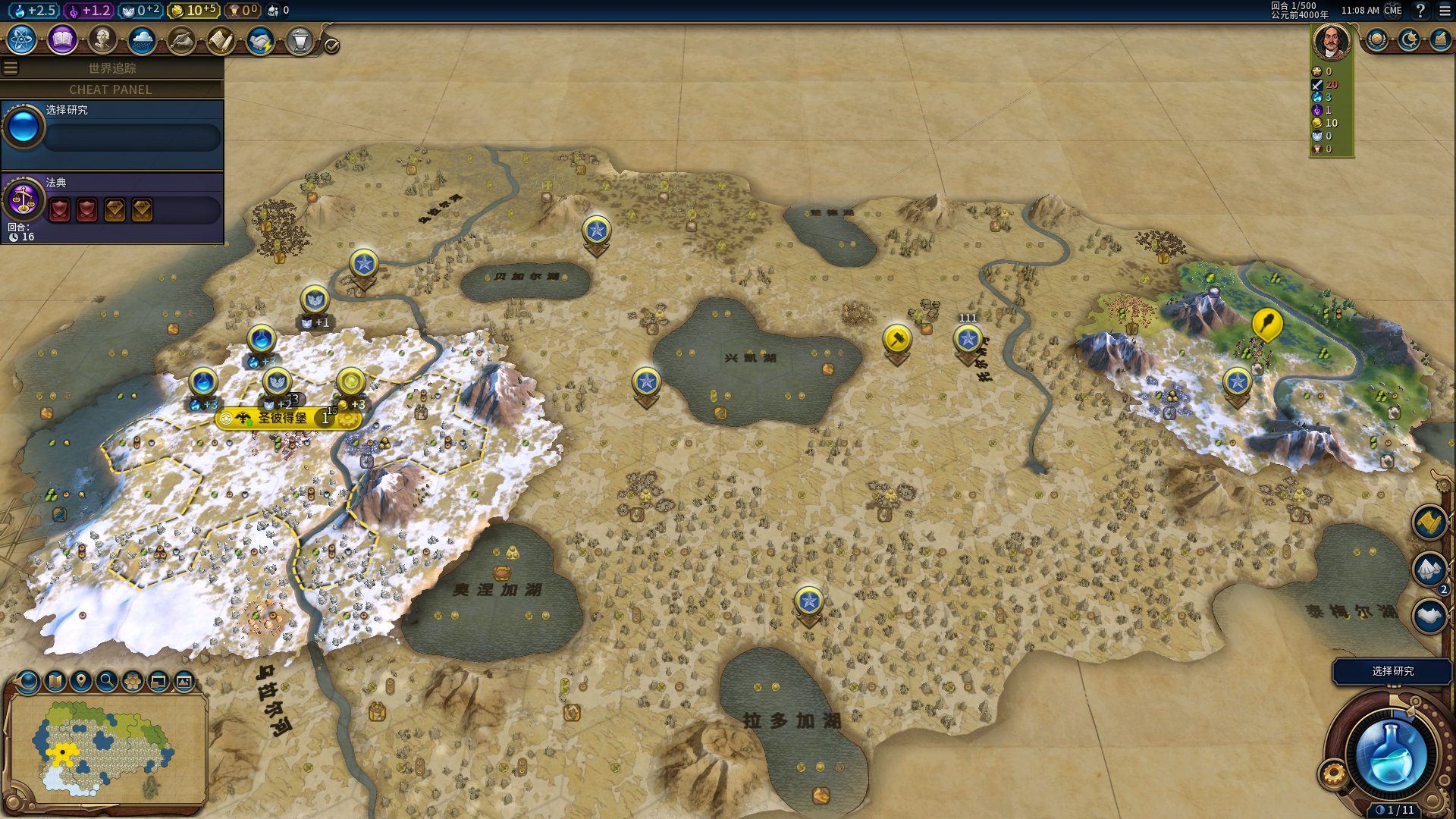1456x819 pixels.
Task: Click the 选择研究 notification flask button
Action: tap(1391, 756)
